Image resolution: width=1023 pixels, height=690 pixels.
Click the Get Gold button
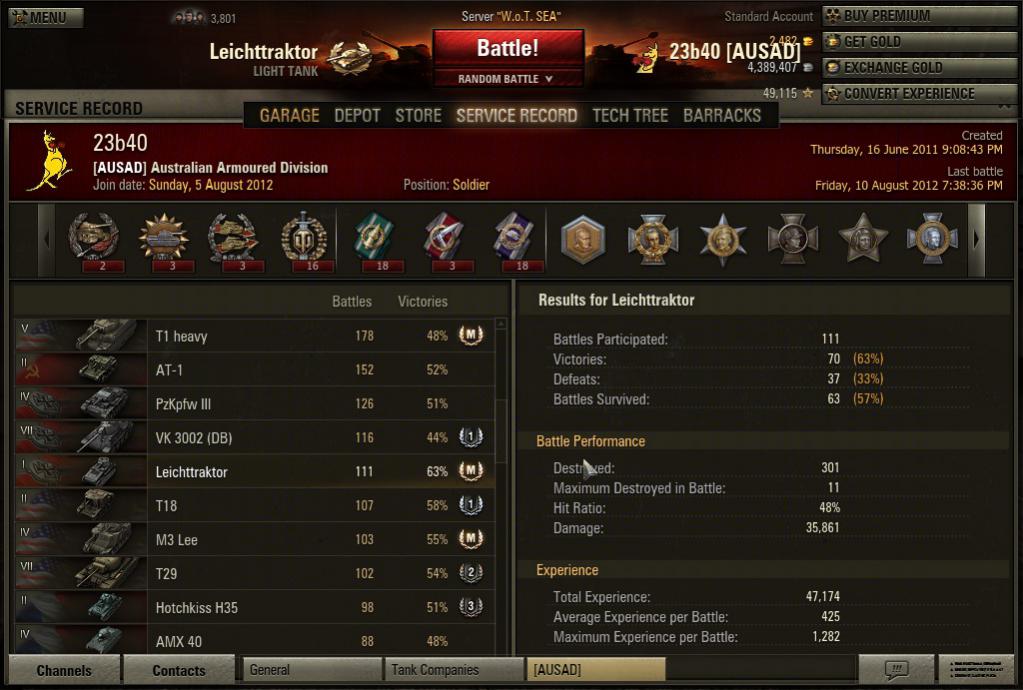[918, 42]
